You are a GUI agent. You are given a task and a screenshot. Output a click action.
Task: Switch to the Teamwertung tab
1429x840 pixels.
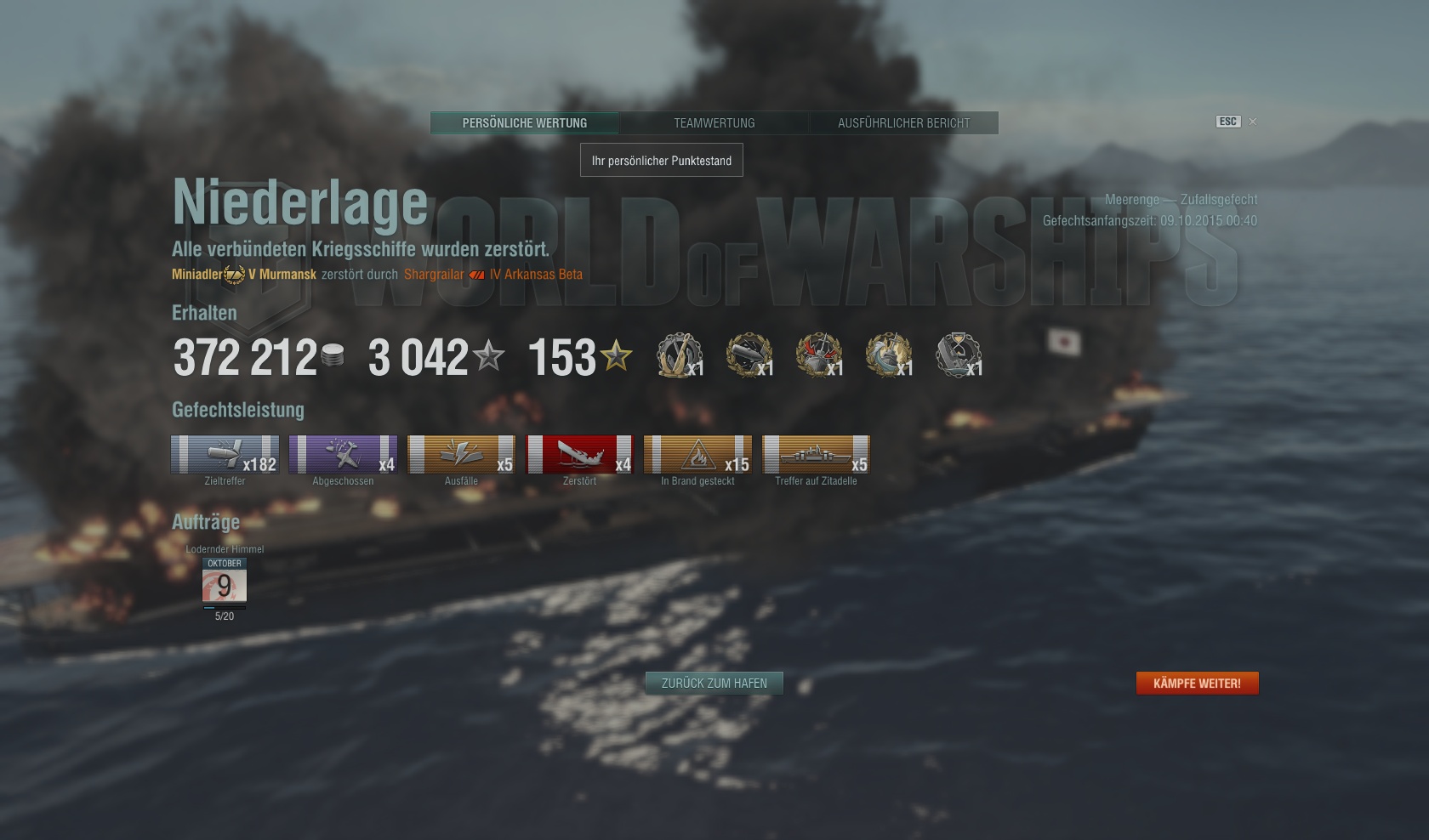click(x=714, y=123)
